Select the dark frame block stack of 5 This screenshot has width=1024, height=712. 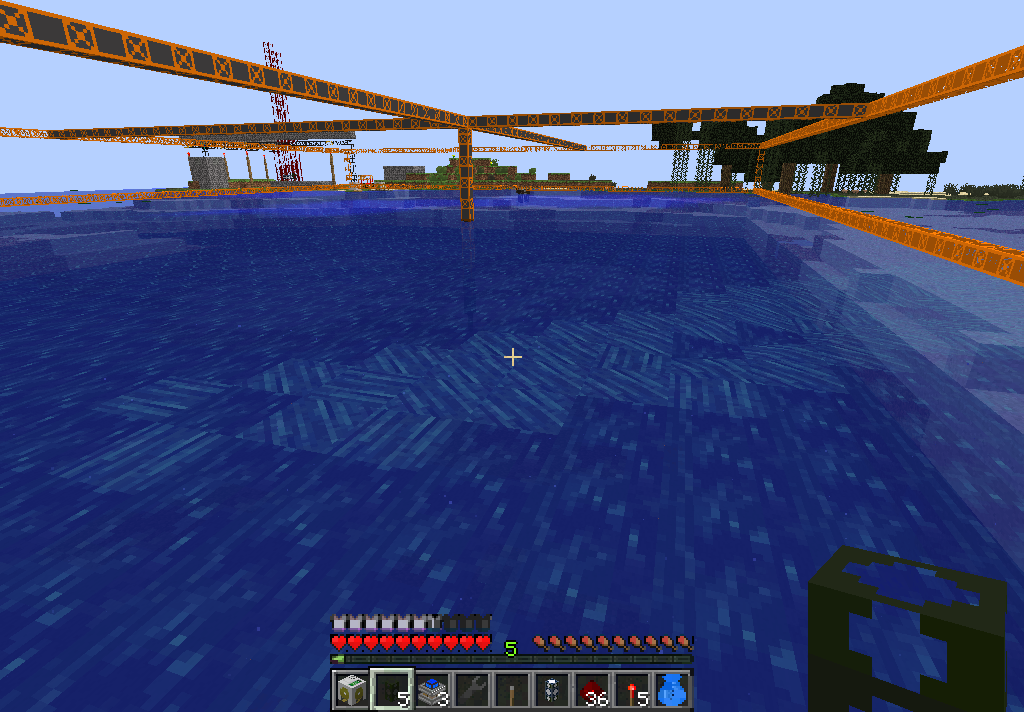(391, 690)
